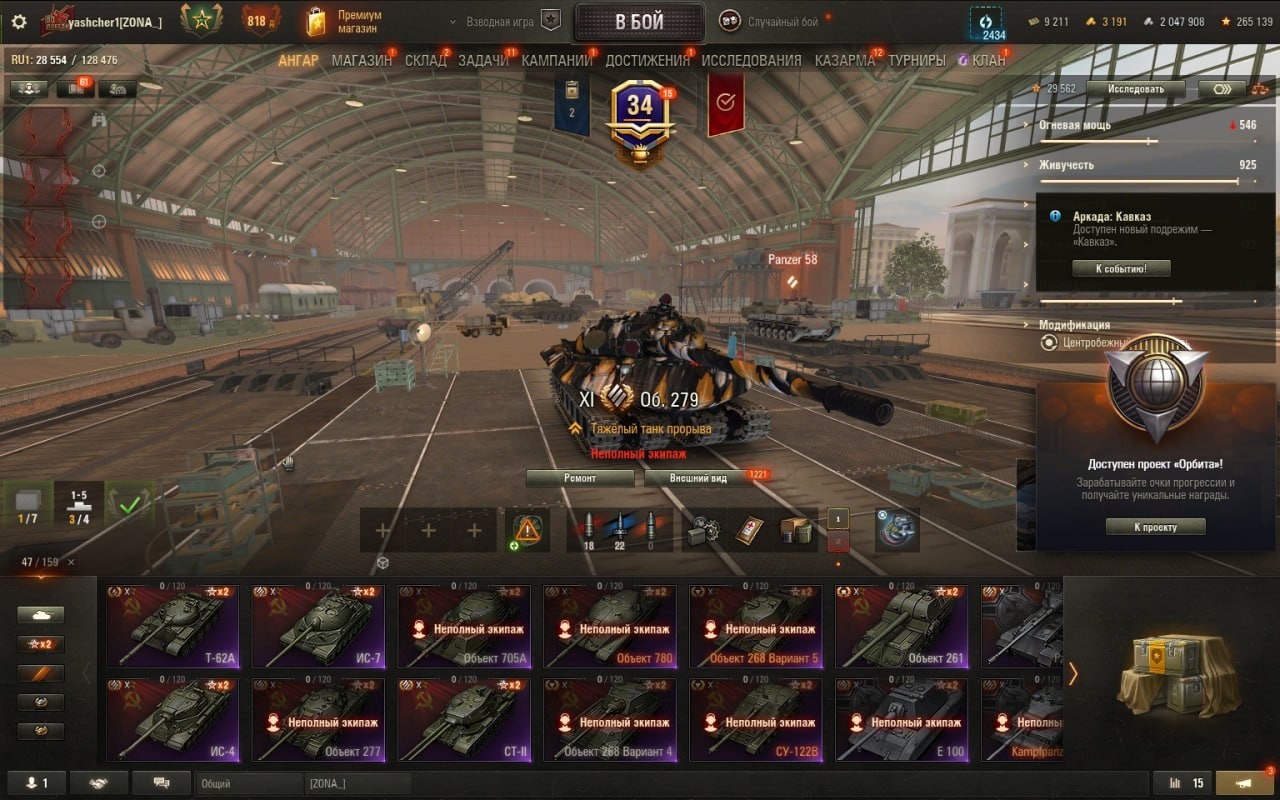The width and height of the screenshot is (1280, 800).
Task: Go to the ИССЛЕДОВАНИЯ tab
Action: pos(751,60)
